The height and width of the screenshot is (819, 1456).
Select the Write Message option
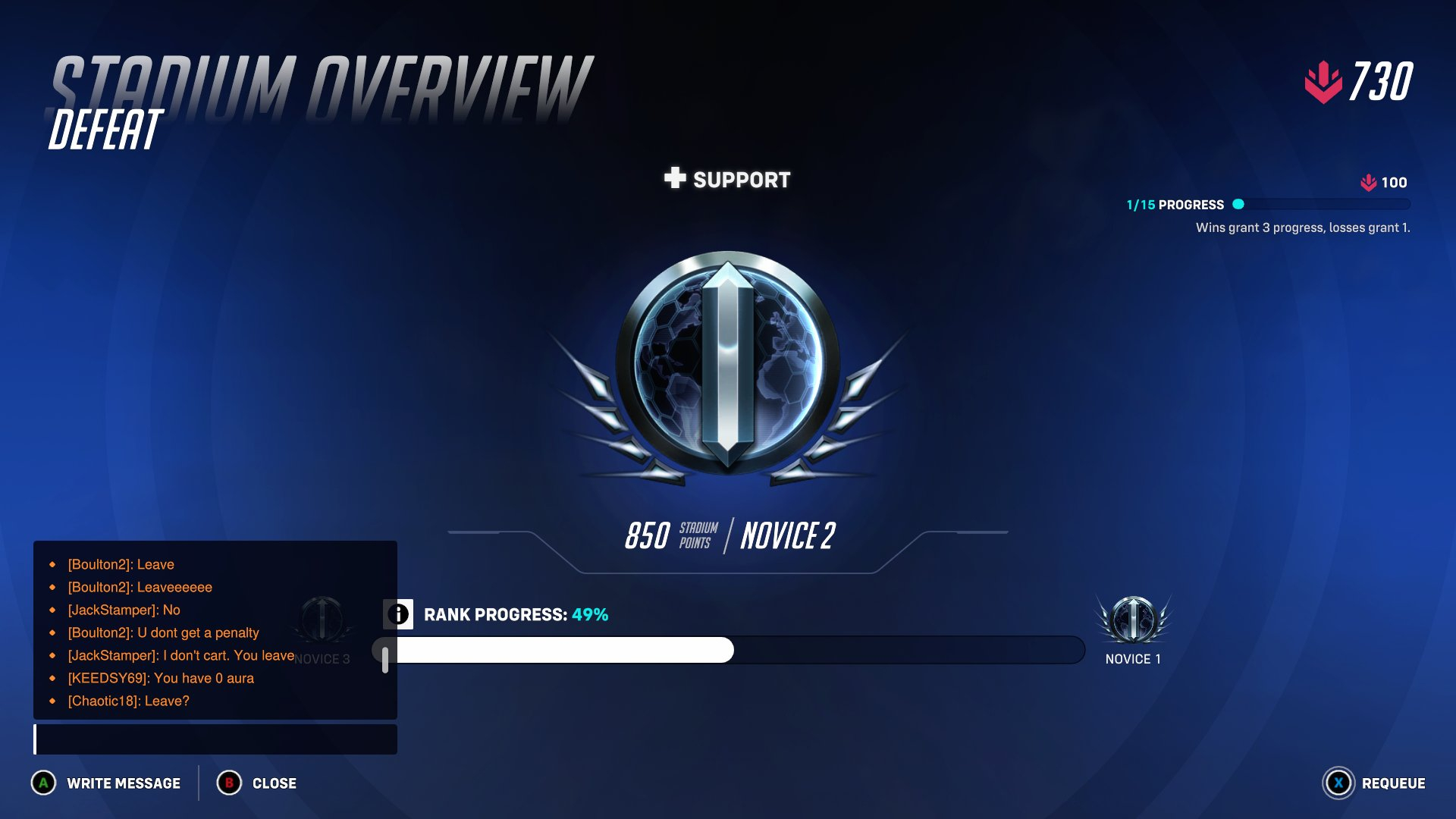(x=106, y=783)
